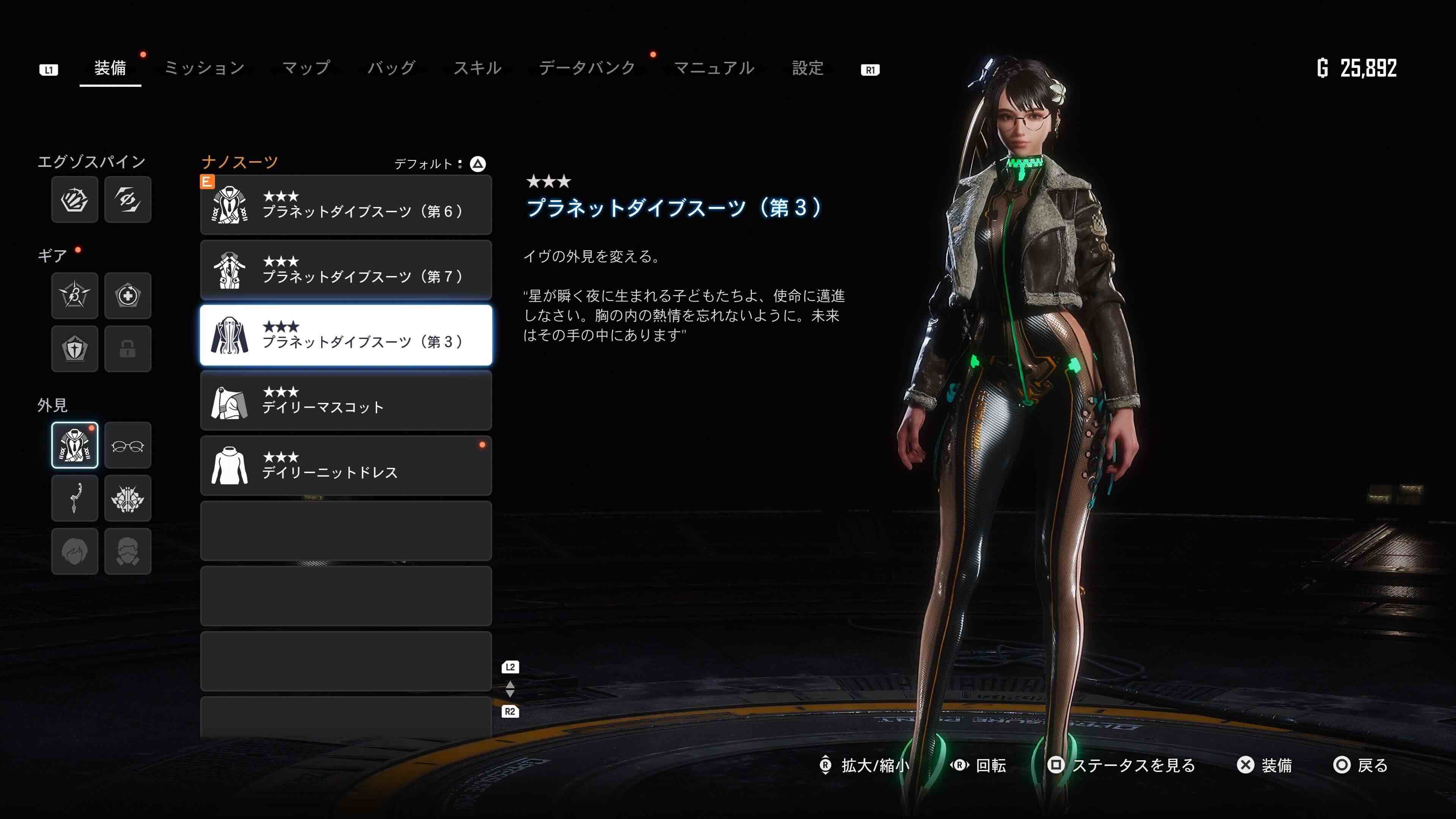Click the second エグゾスパイン slot icon
This screenshot has height=819, width=1456.
click(128, 199)
